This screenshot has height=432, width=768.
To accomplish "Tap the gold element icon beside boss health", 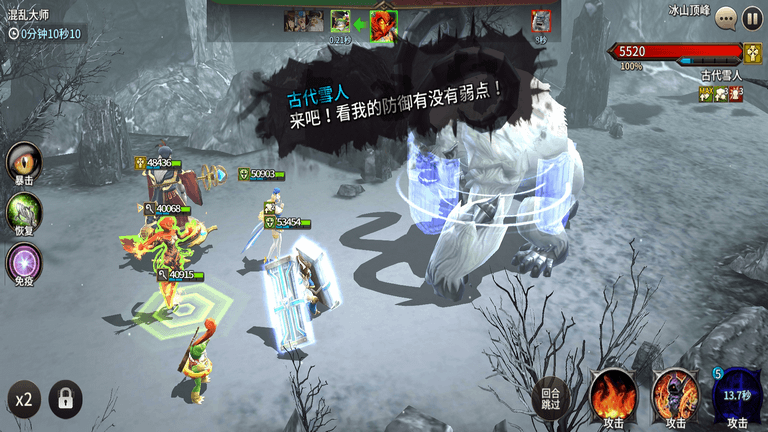I will [753, 52].
